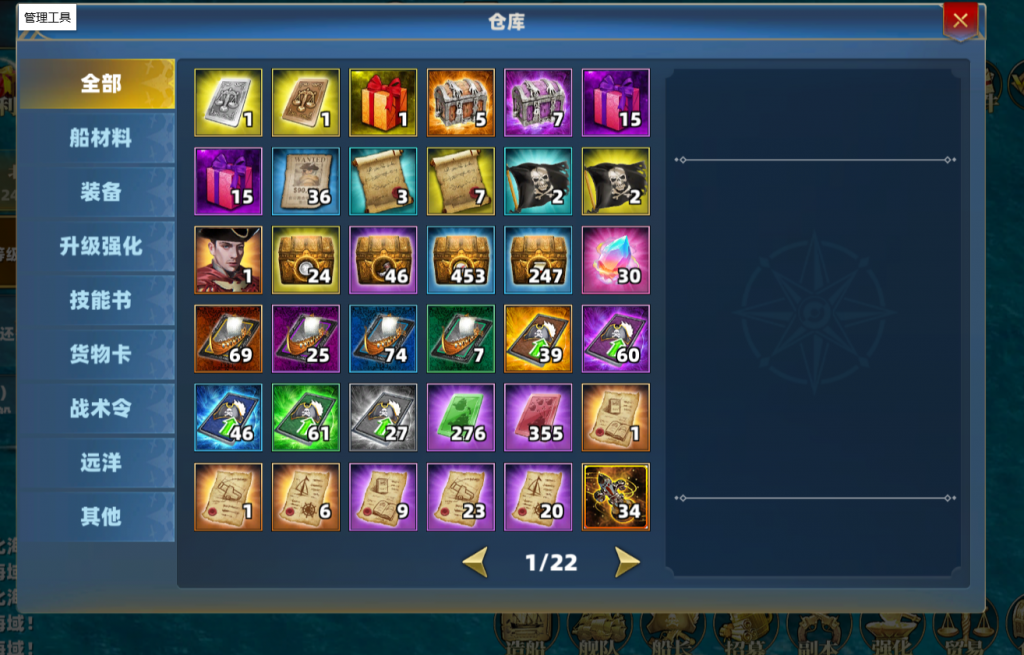Image resolution: width=1024 pixels, height=655 pixels.
Task: Close the warehouse window
Action: coord(960,19)
